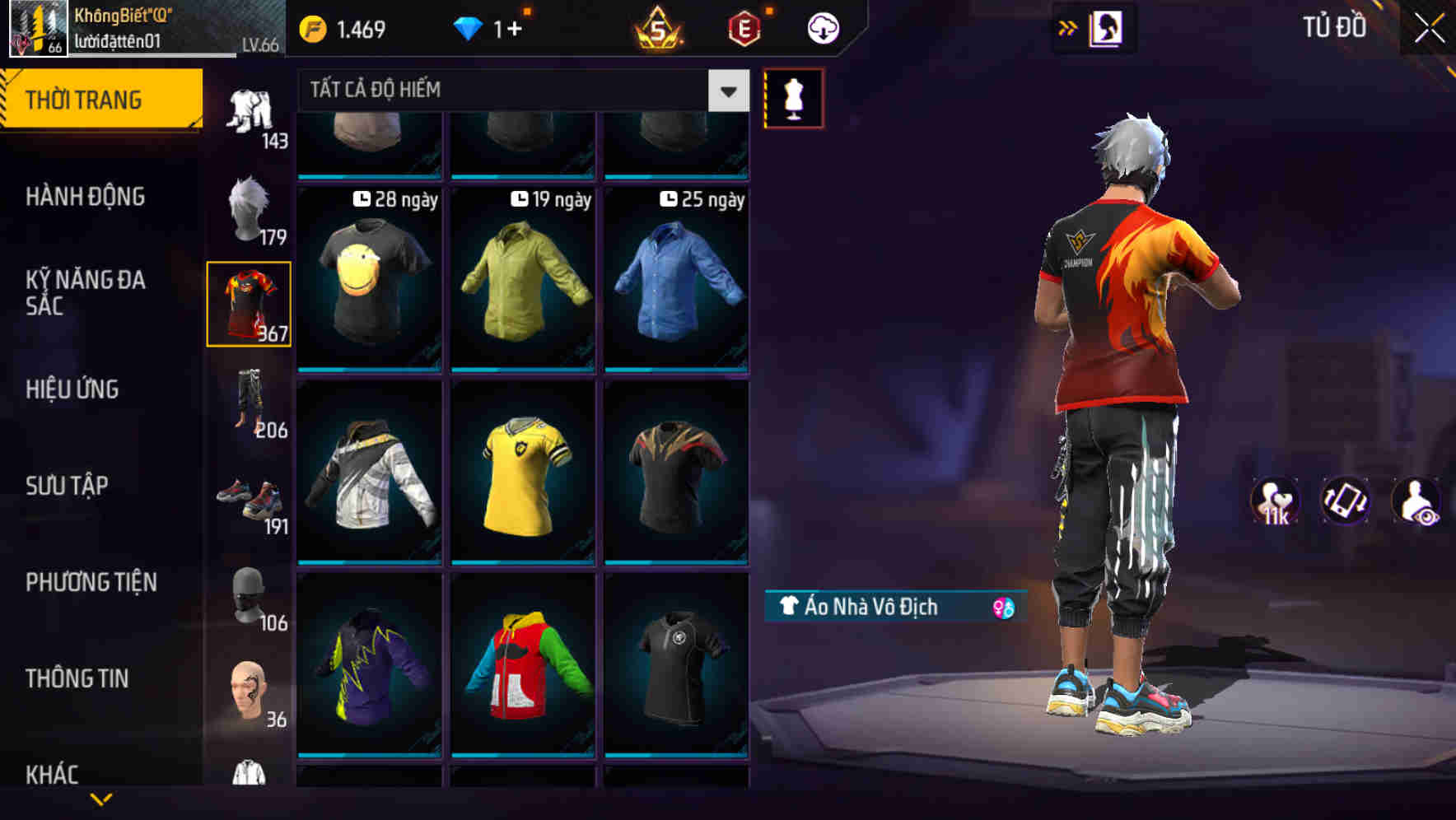This screenshot has width=1456, height=820.
Task: Toggle the mannequin display icon
Action: click(794, 97)
